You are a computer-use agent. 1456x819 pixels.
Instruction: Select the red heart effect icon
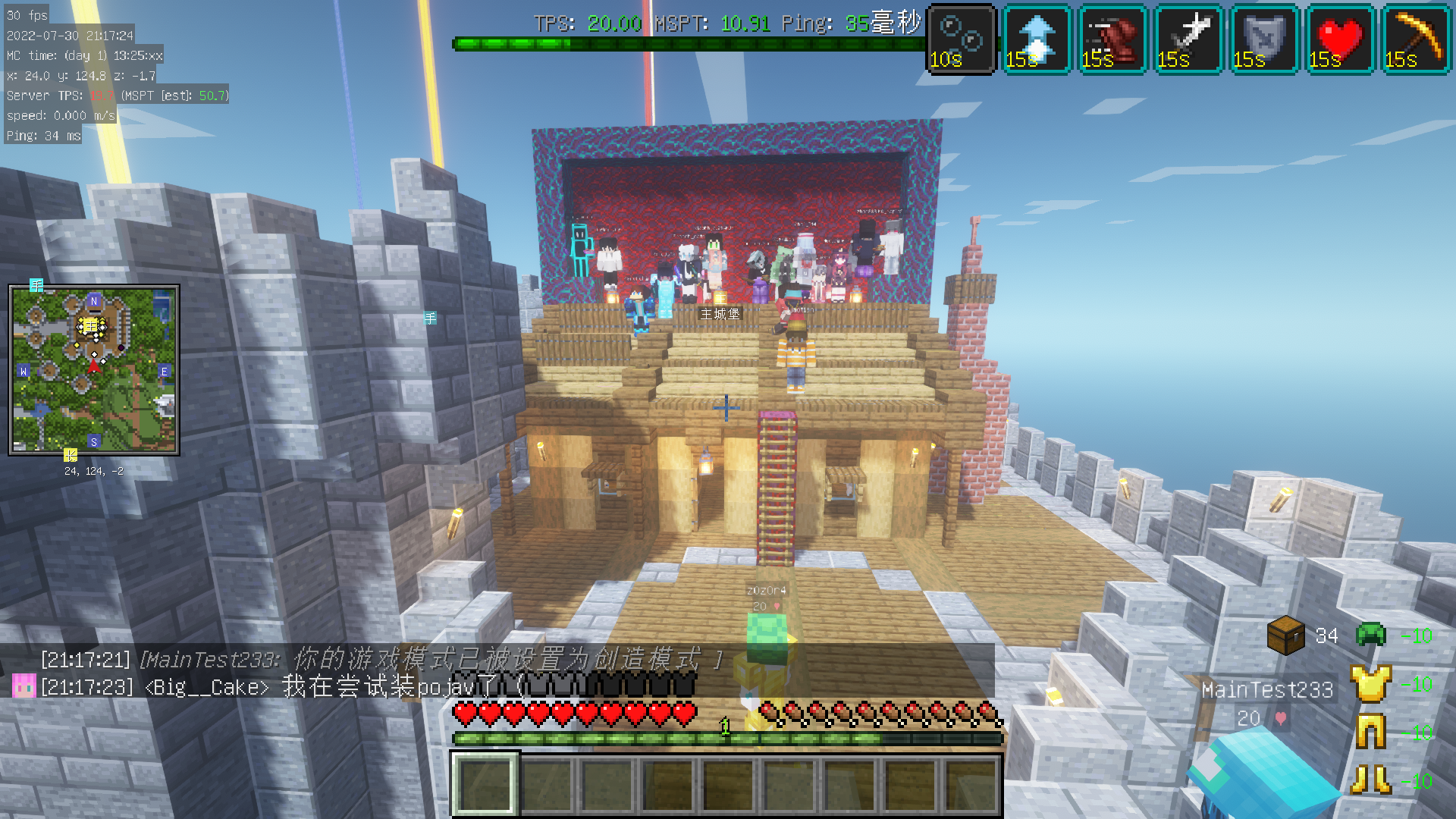(x=1340, y=39)
